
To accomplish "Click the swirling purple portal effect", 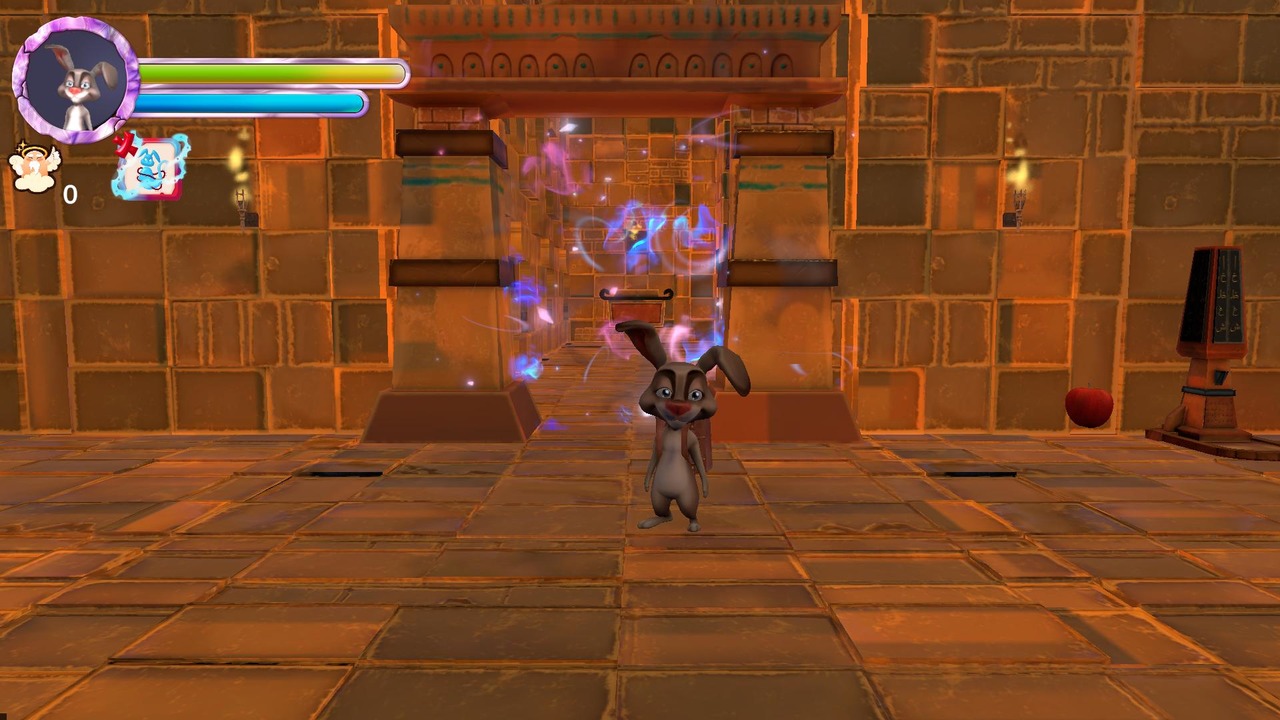I will pyautogui.click(x=620, y=250).
